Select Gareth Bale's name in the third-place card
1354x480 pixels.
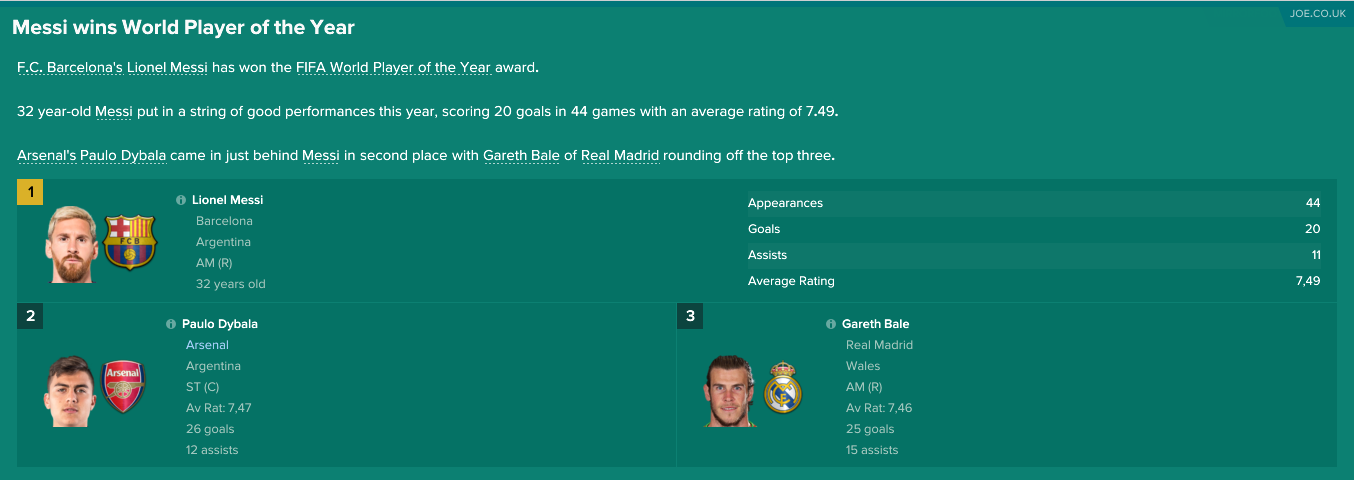pyautogui.click(x=875, y=324)
